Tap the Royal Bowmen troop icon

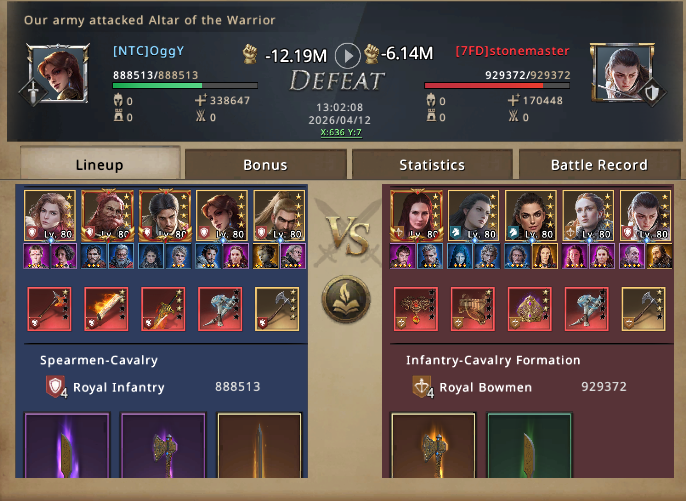pyautogui.click(x=423, y=387)
